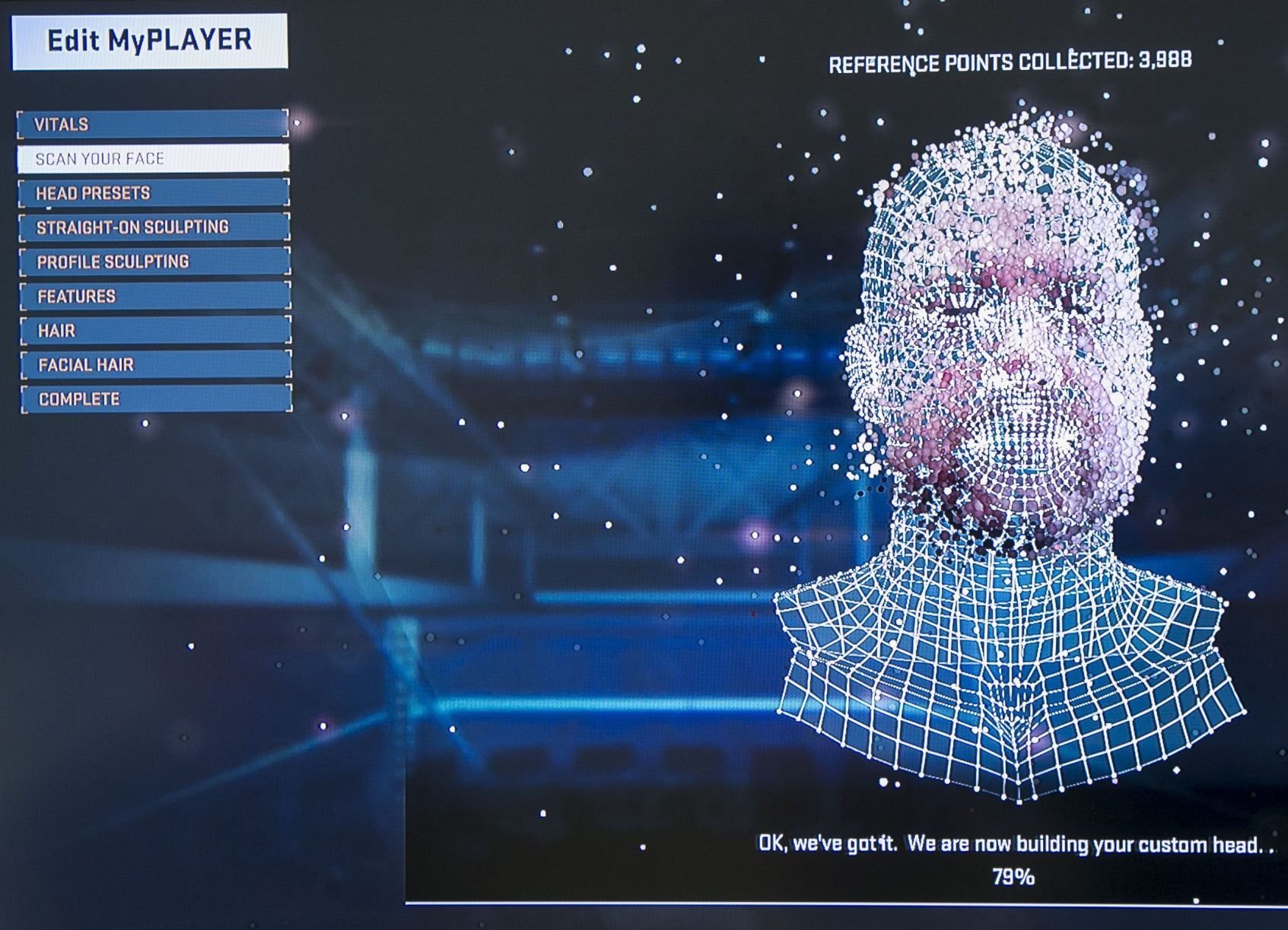Viewport: 1288px width, 930px height.
Task: Choose Head Presets from the sidebar
Action: (x=152, y=193)
